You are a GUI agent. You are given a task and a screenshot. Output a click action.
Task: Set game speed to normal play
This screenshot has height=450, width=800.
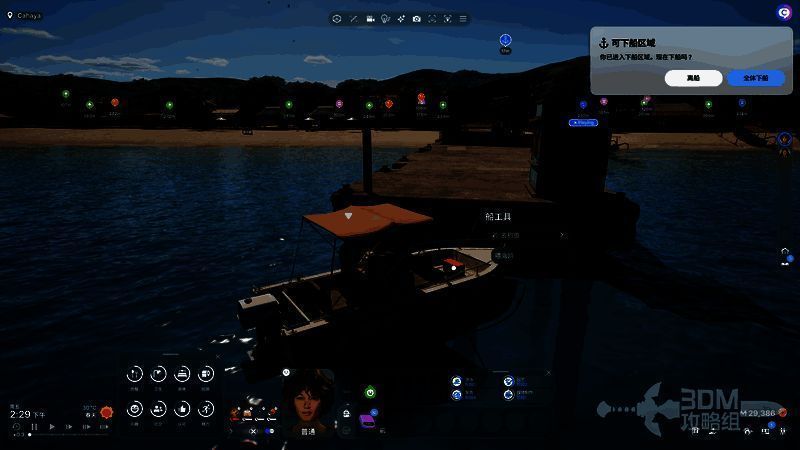[53, 427]
